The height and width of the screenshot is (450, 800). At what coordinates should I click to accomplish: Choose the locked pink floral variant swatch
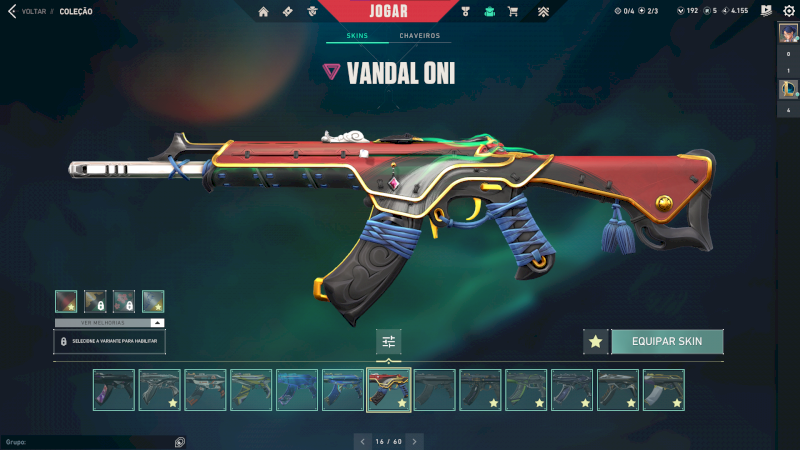click(124, 301)
